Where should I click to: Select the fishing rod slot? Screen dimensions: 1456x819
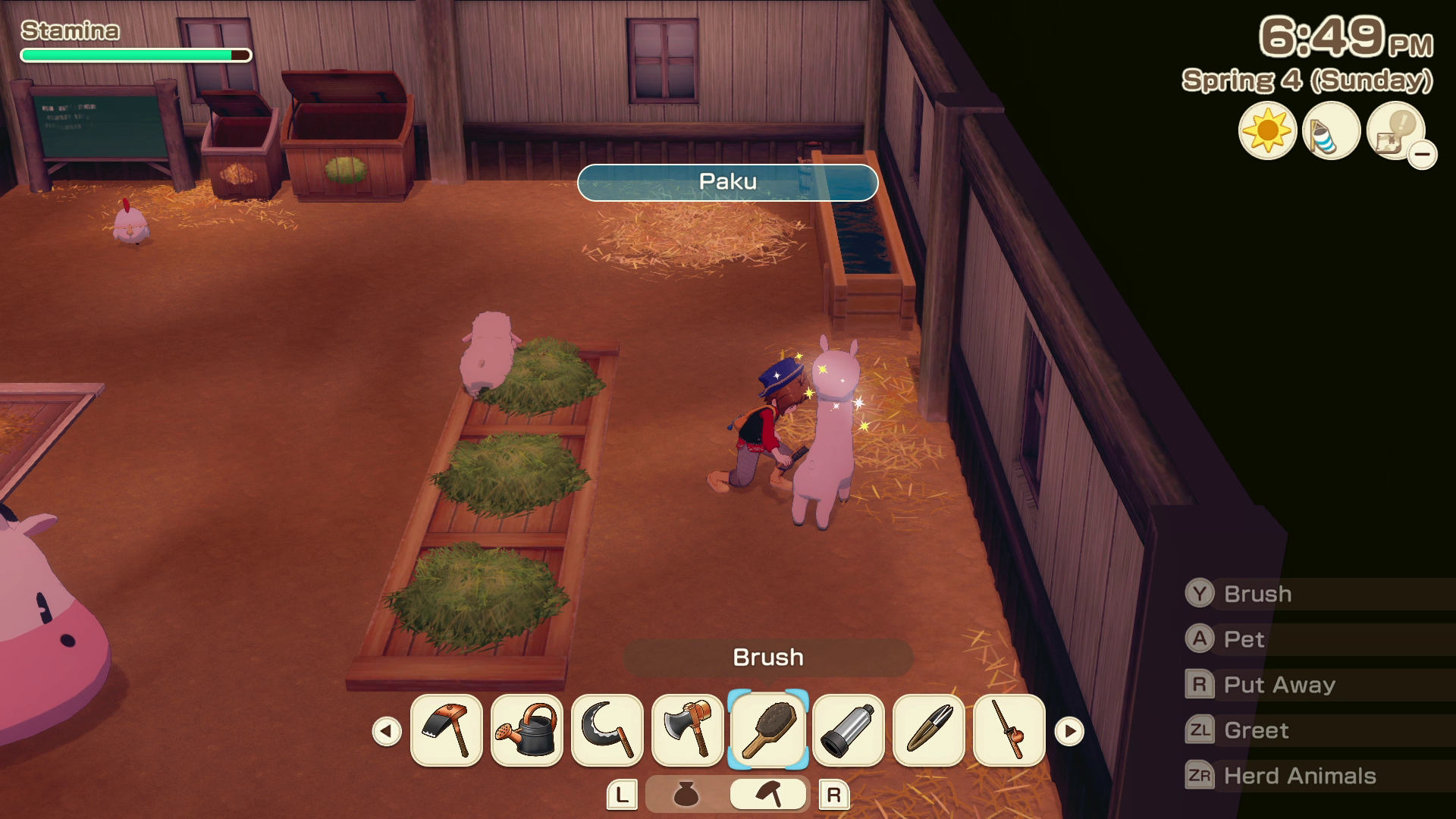pos(1009,731)
